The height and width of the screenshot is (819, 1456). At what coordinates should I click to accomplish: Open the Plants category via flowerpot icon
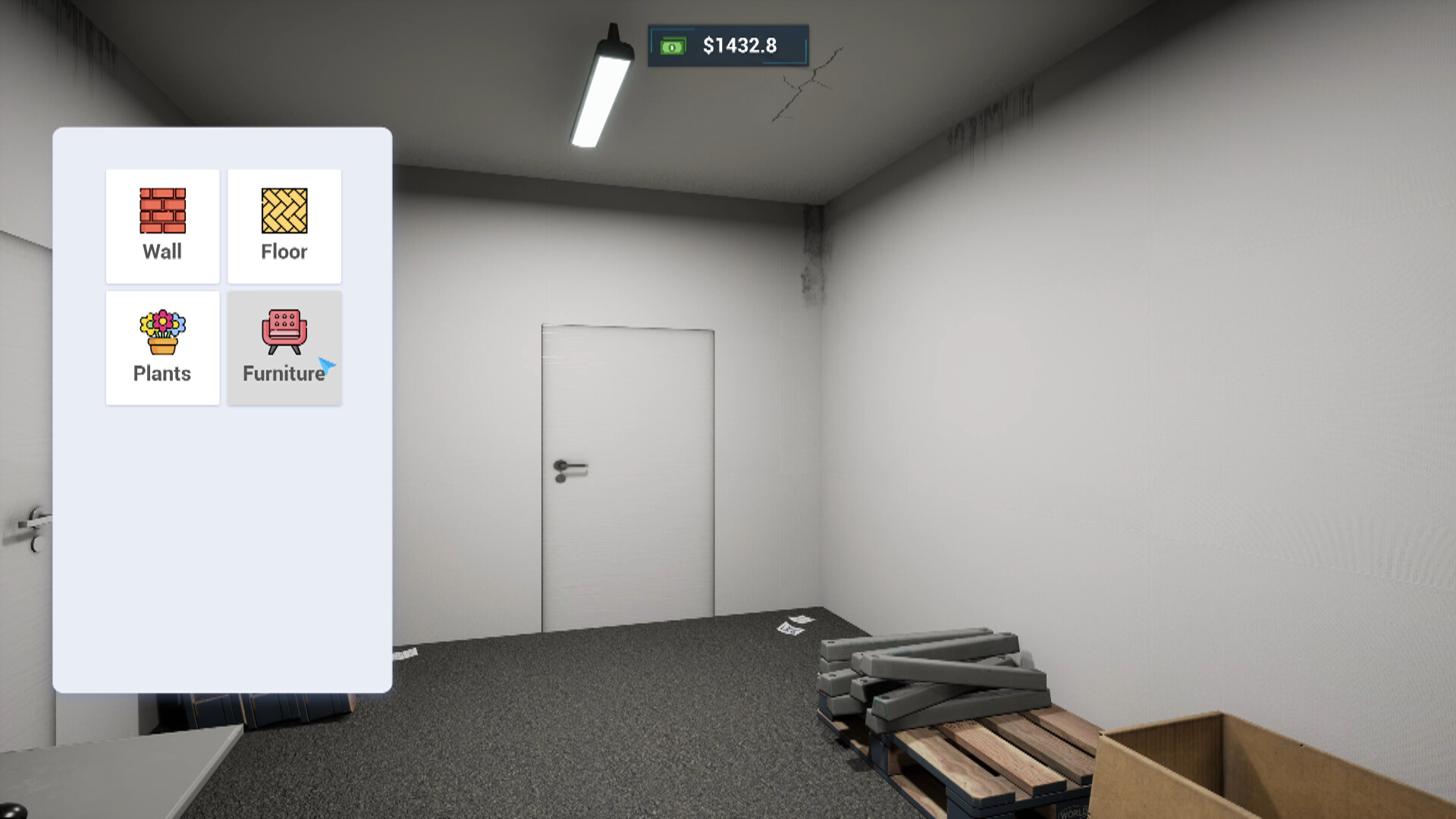click(162, 332)
